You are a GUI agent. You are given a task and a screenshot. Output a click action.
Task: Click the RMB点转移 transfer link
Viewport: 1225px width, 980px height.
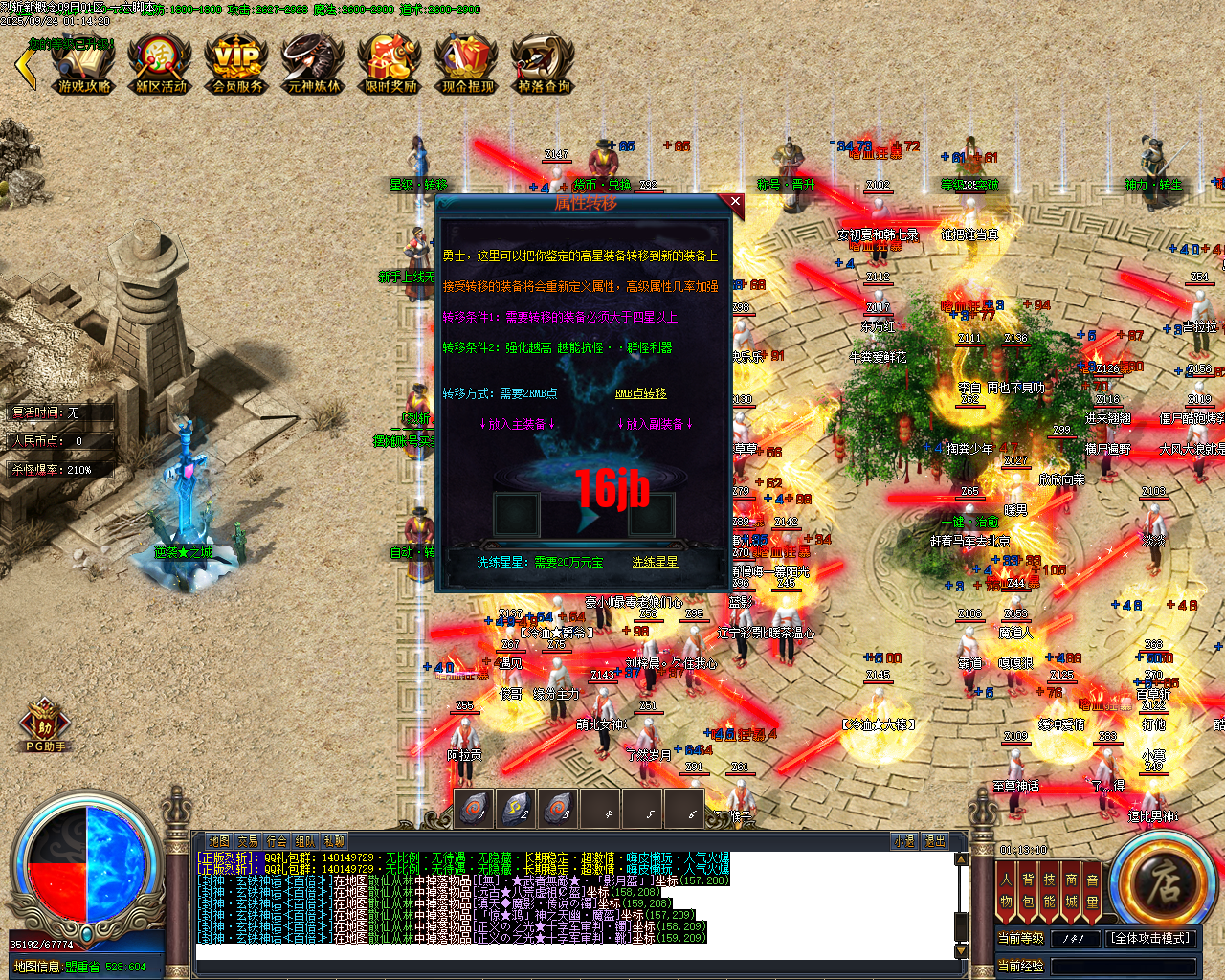[639, 395]
